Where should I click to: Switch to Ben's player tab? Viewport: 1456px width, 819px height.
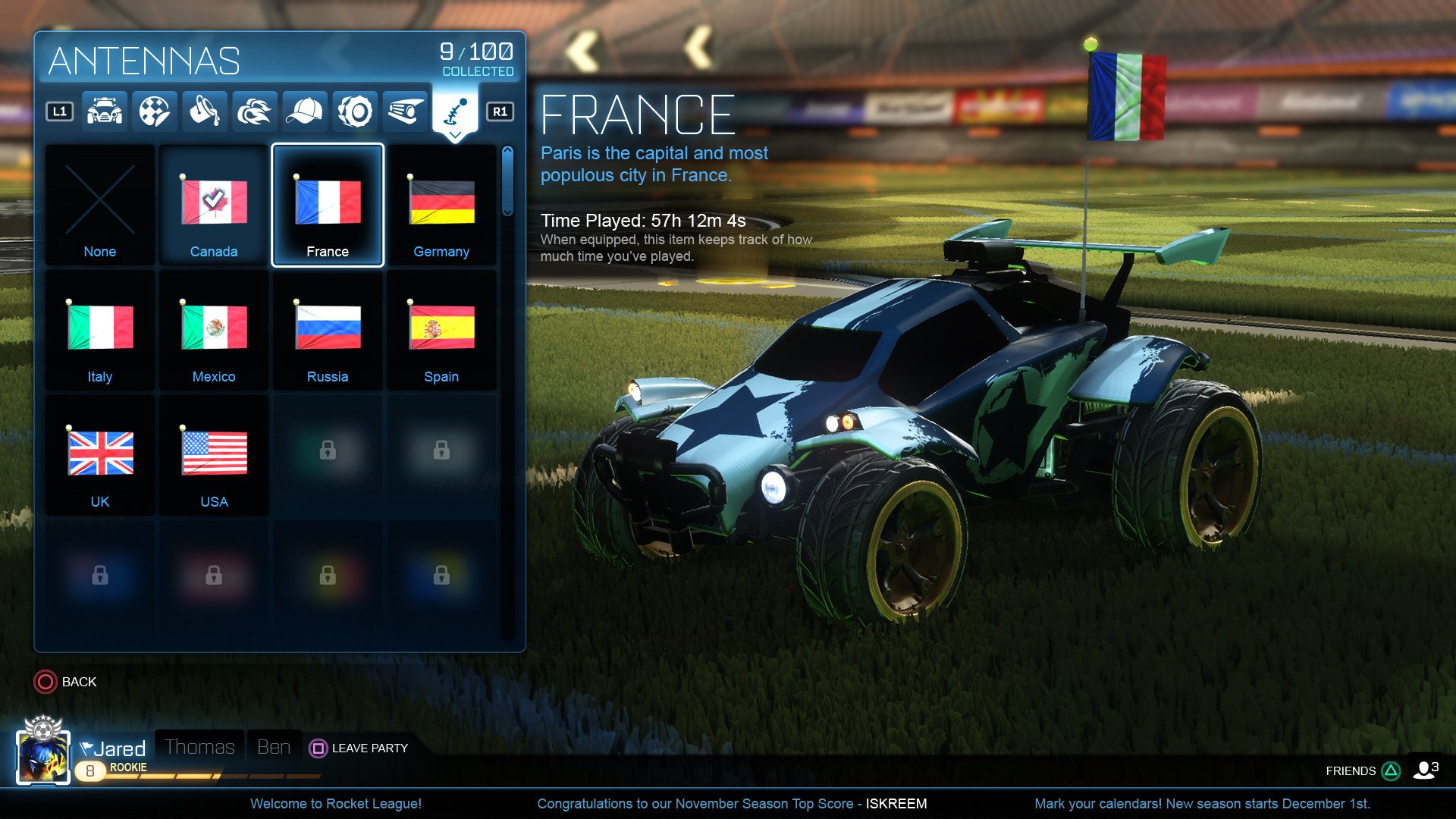pos(275,747)
